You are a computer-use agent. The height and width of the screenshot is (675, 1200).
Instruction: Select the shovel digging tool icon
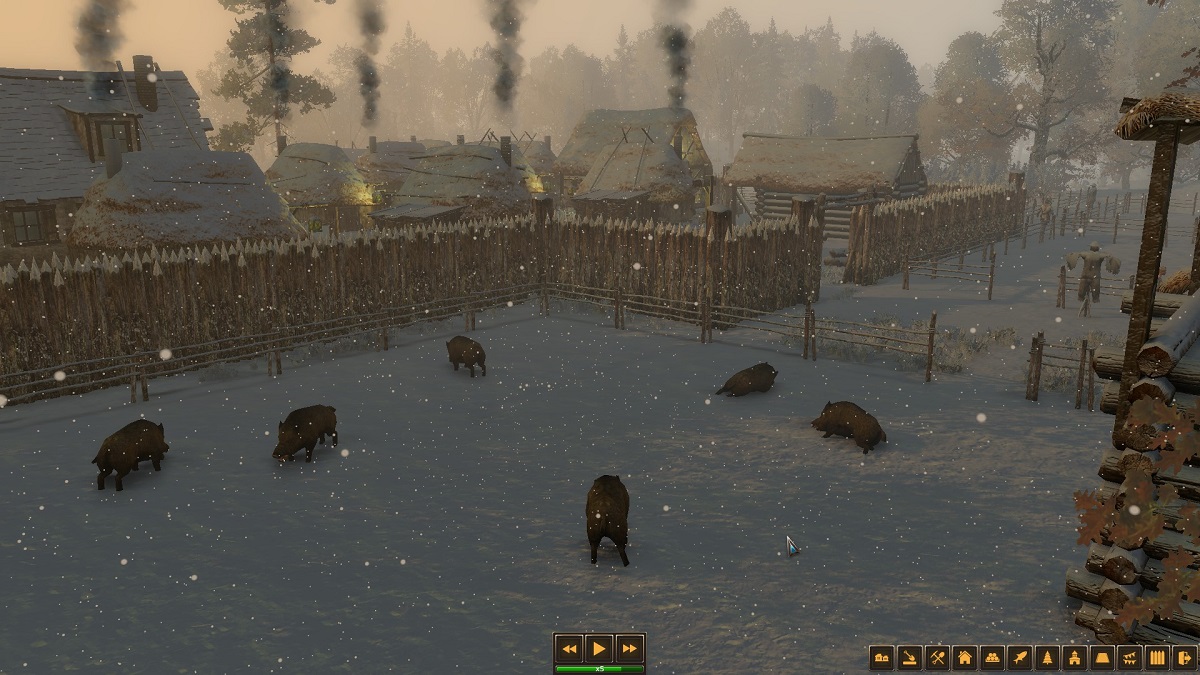coord(909,657)
